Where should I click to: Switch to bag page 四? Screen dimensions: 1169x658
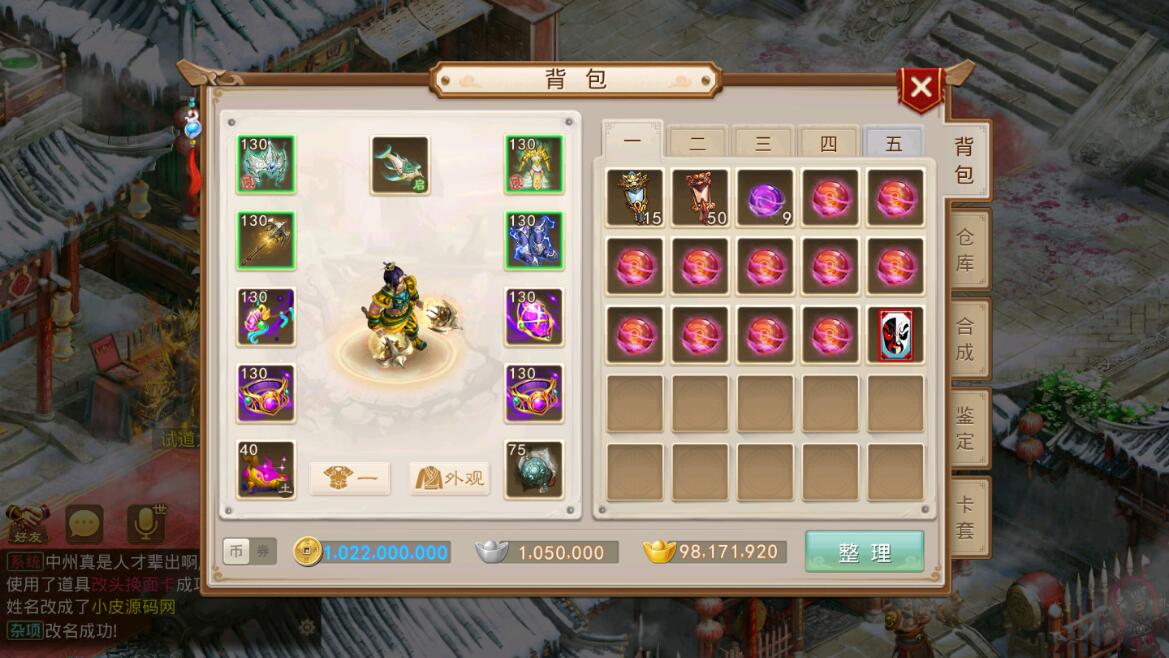click(x=828, y=144)
